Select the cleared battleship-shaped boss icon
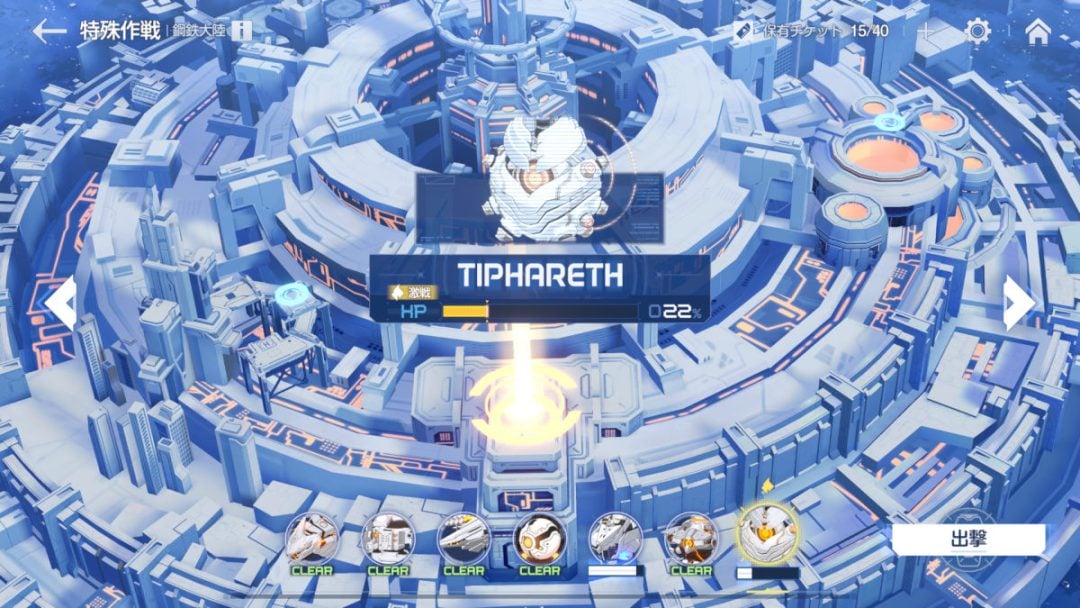Screen dimensions: 1080x608 (463, 539)
